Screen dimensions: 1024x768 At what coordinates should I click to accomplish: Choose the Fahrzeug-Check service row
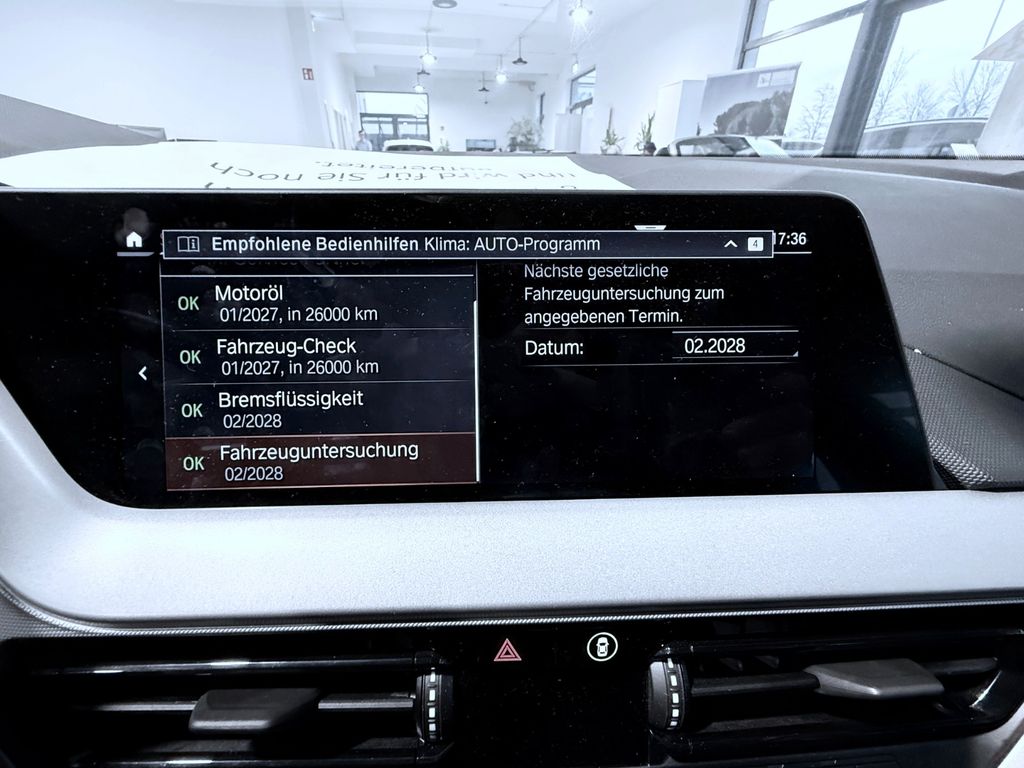click(x=318, y=355)
